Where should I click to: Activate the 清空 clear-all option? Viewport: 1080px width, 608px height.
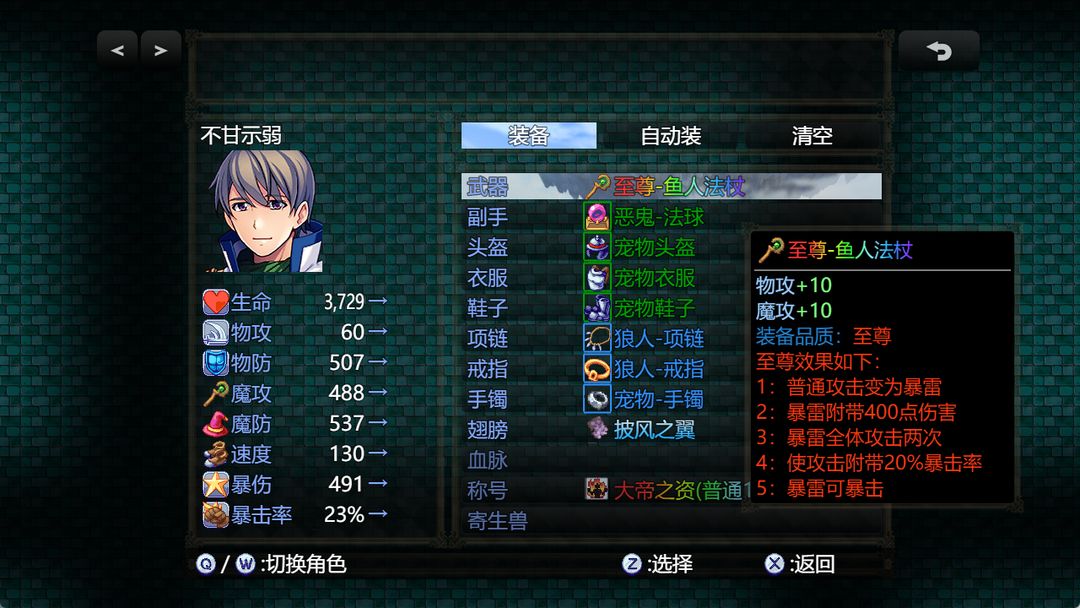[x=812, y=136]
